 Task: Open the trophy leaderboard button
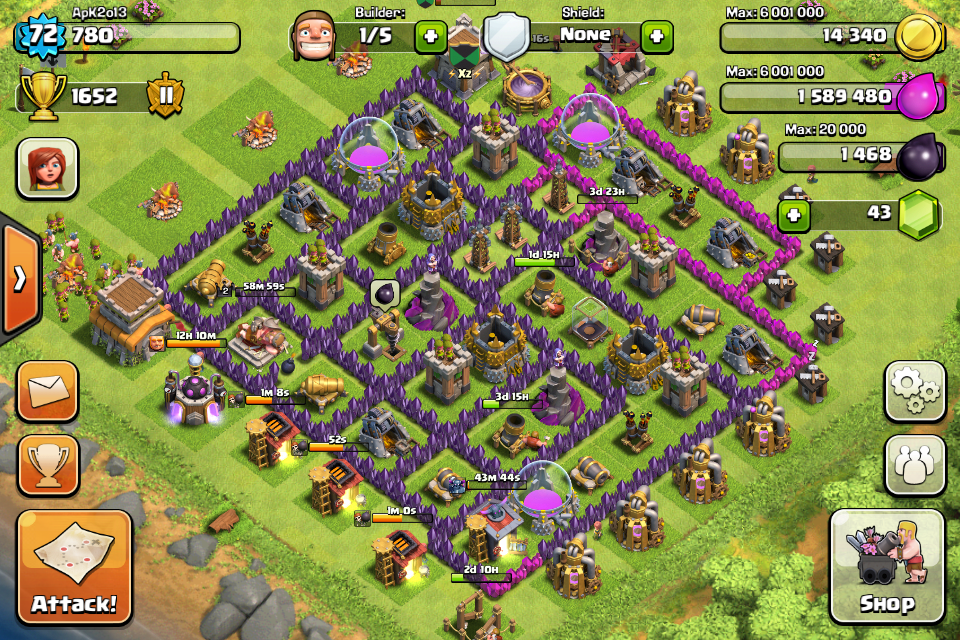pos(47,464)
